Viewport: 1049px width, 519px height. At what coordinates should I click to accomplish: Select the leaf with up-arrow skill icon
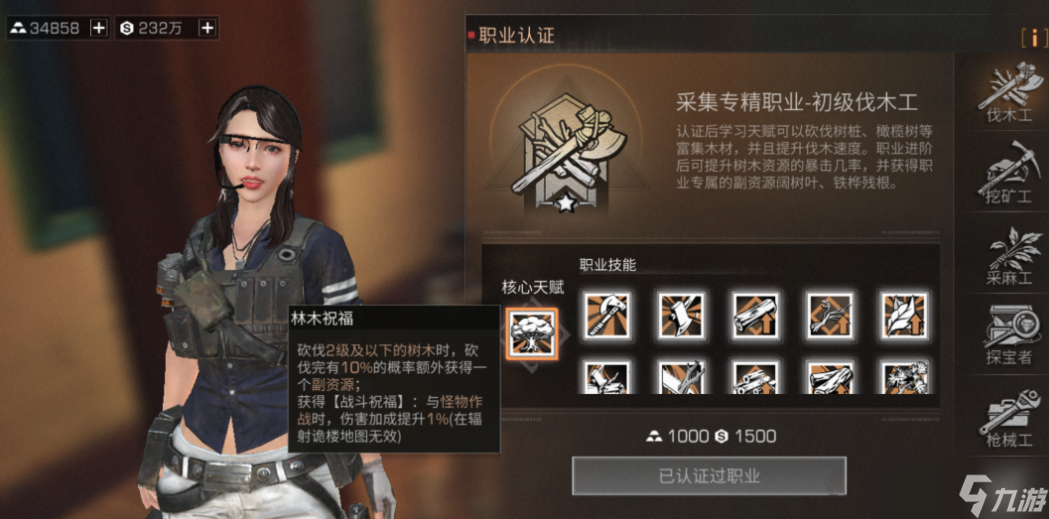pyautogui.click(x=904, y=314)
